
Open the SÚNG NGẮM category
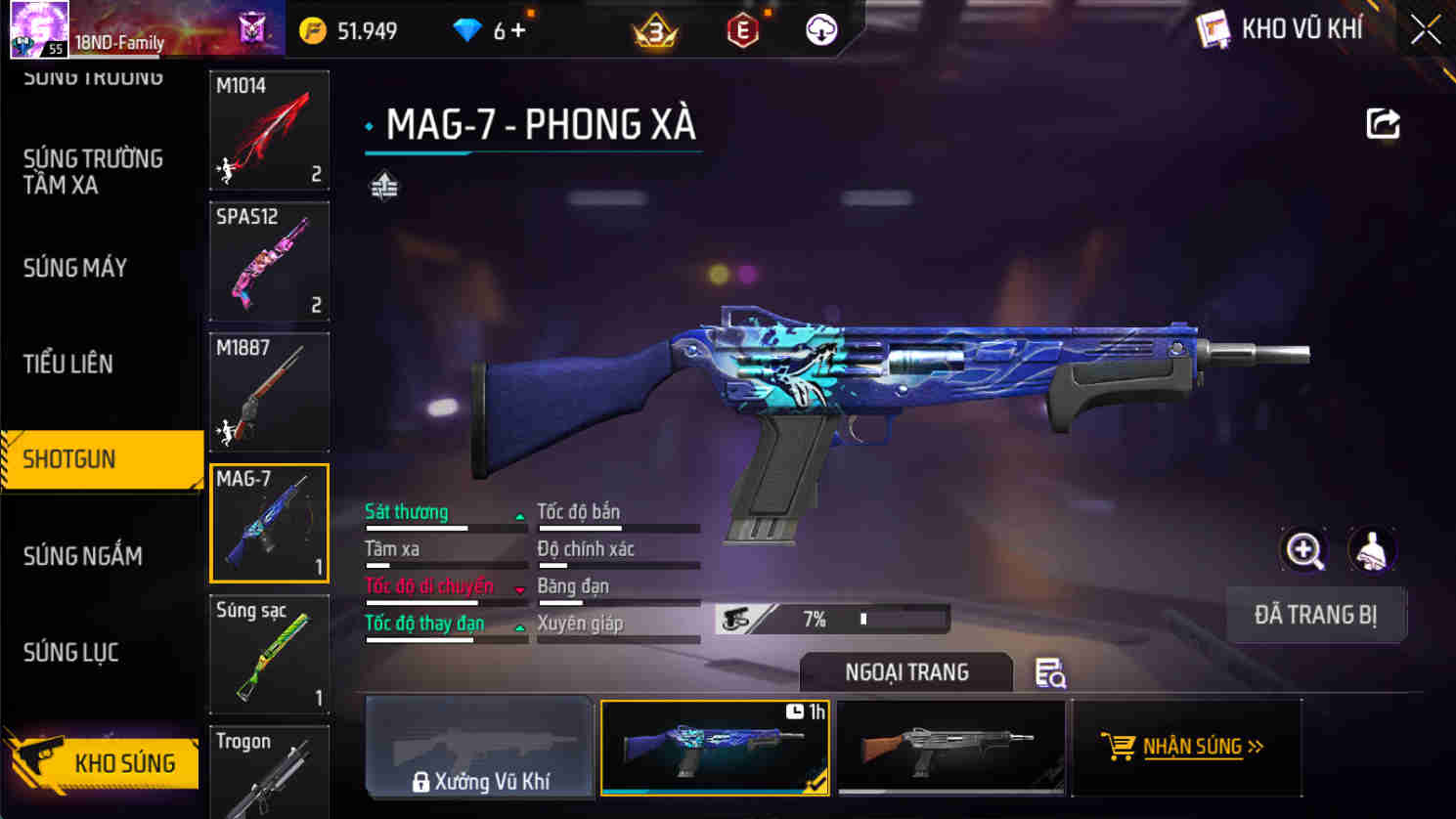pyautogui.click(x=82, y=555)
